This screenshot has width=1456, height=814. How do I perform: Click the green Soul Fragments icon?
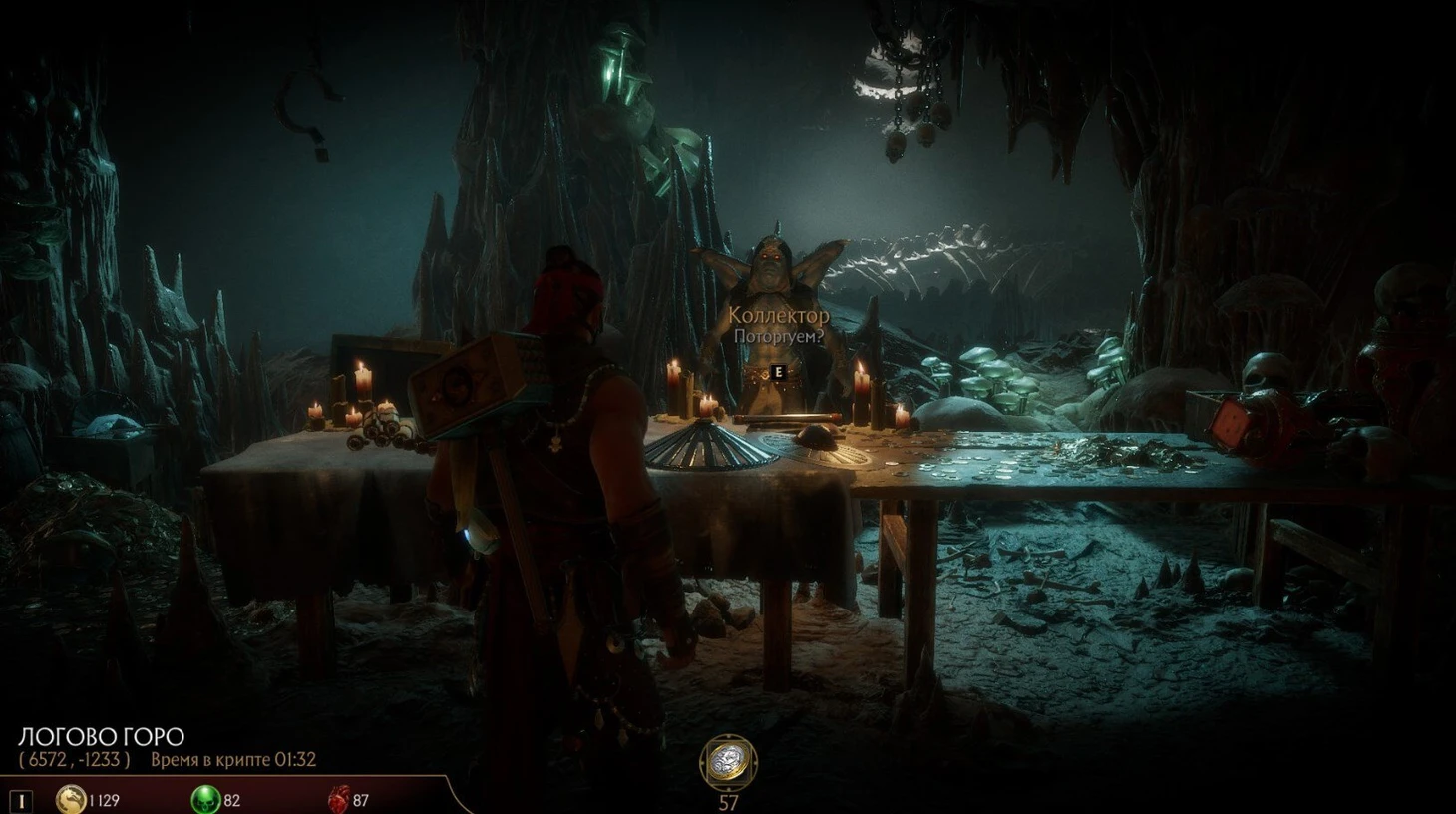[205, 799]
